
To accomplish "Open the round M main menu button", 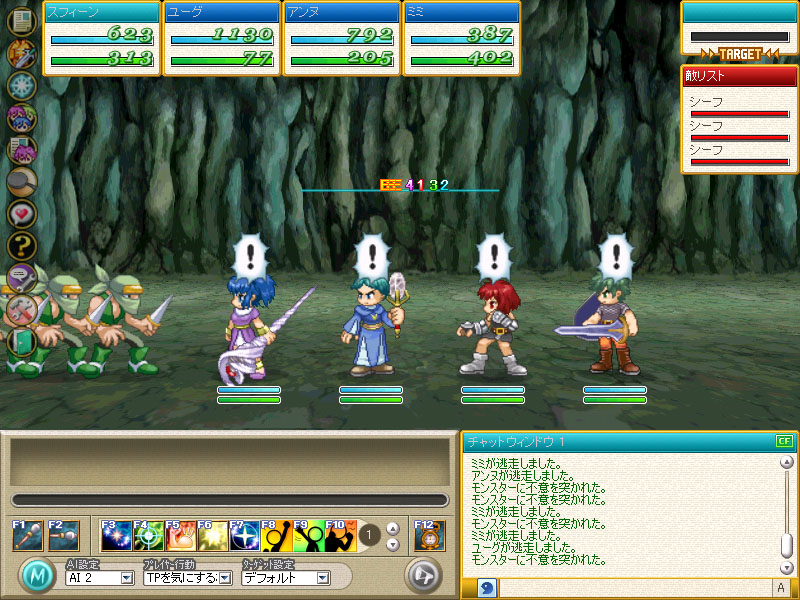I will (37, 576).
